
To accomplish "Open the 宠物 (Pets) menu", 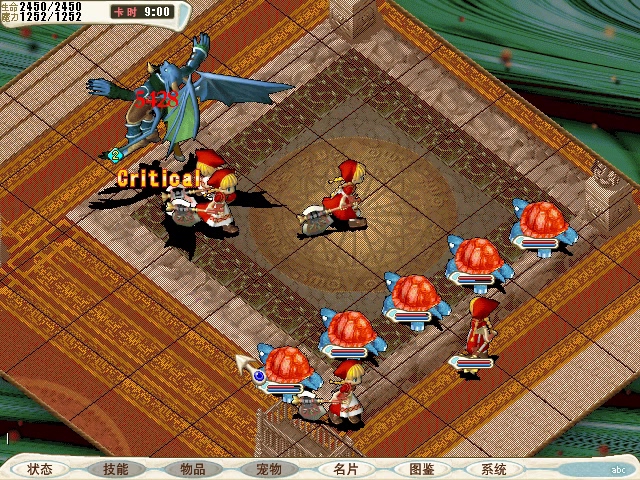I will [268, 469].
